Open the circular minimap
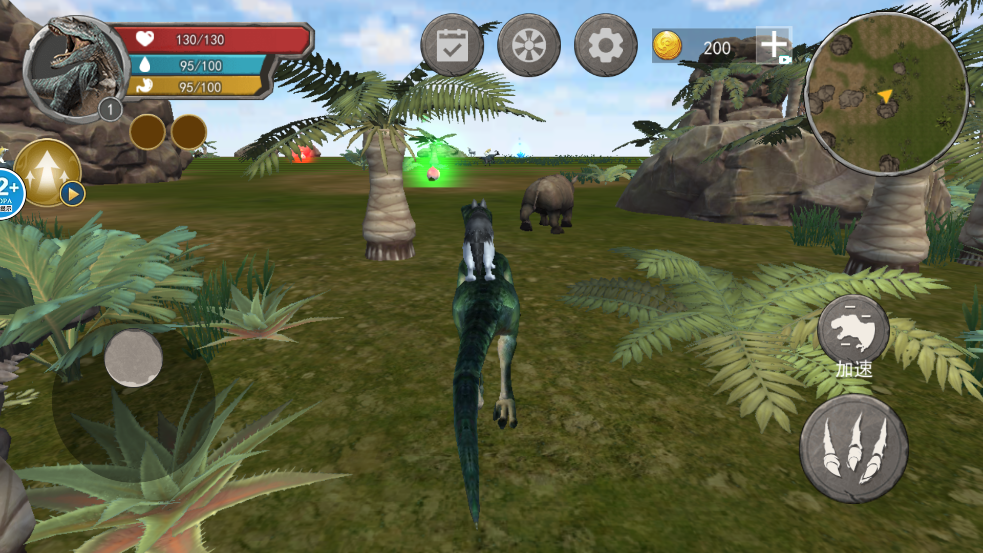The width and height of the screenshot is (983, 553). point(886,94)
